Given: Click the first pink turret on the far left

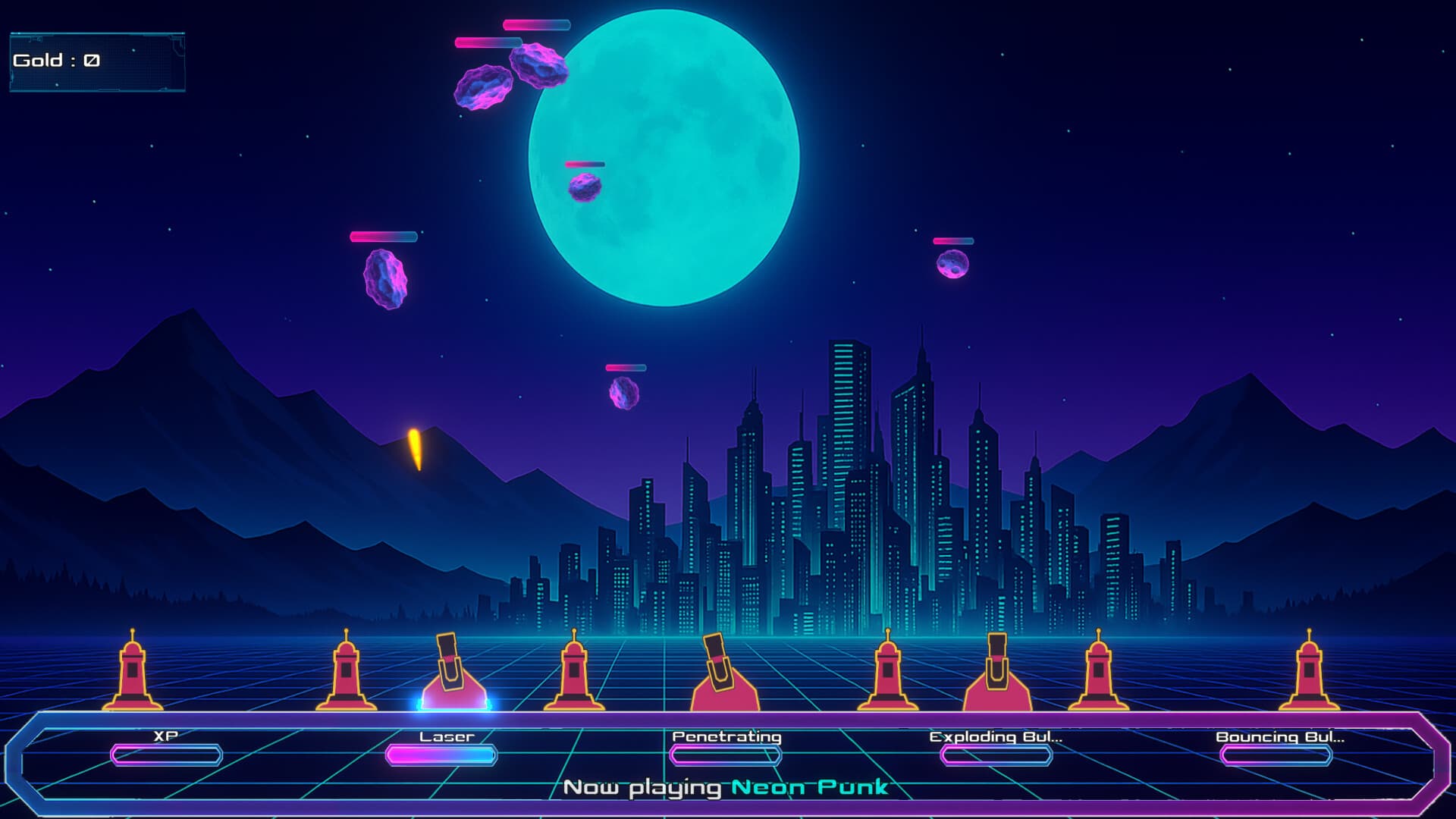Looking at the screenshot, I should pos(133,675).
